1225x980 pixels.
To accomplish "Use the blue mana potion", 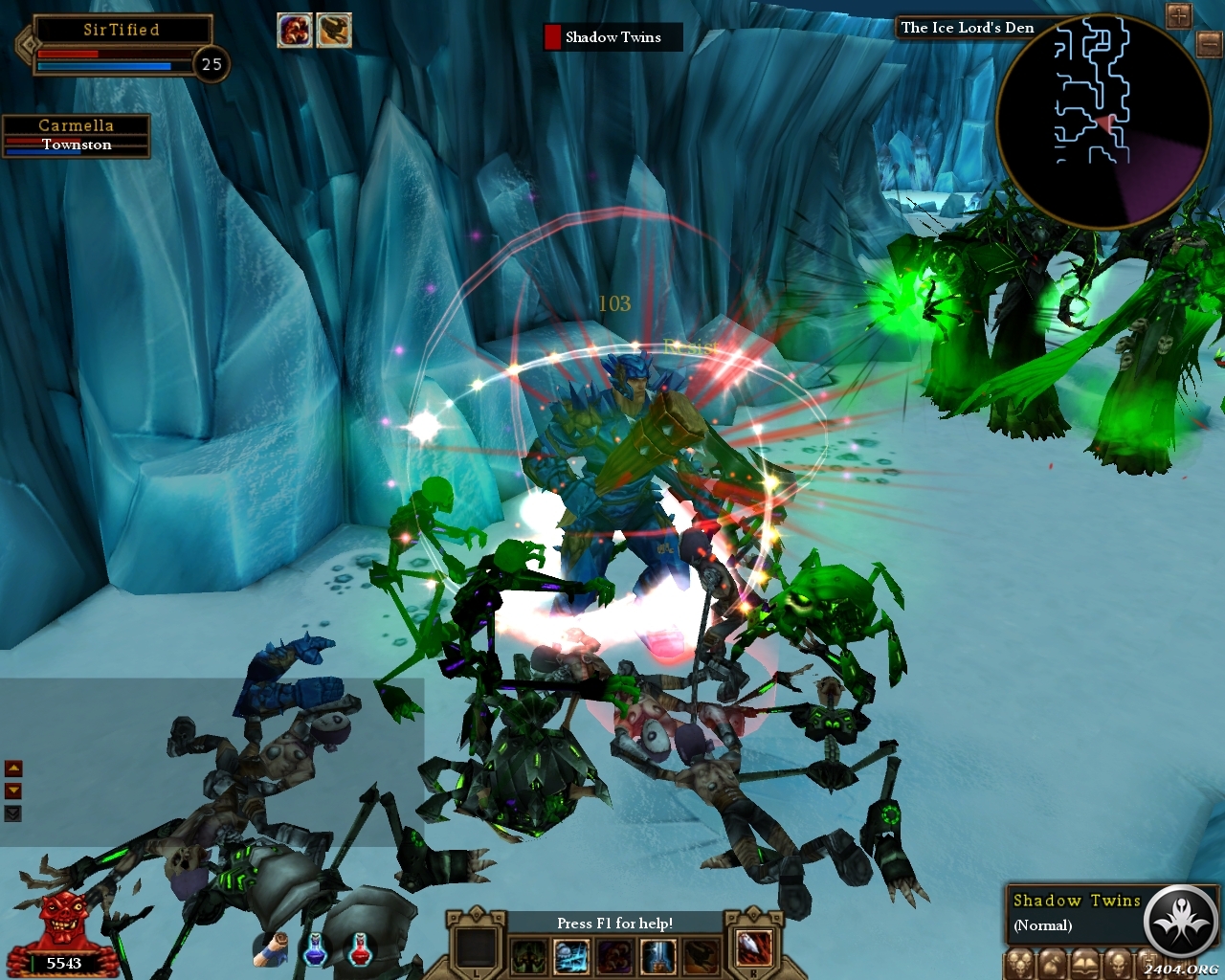I will [315, 949].
